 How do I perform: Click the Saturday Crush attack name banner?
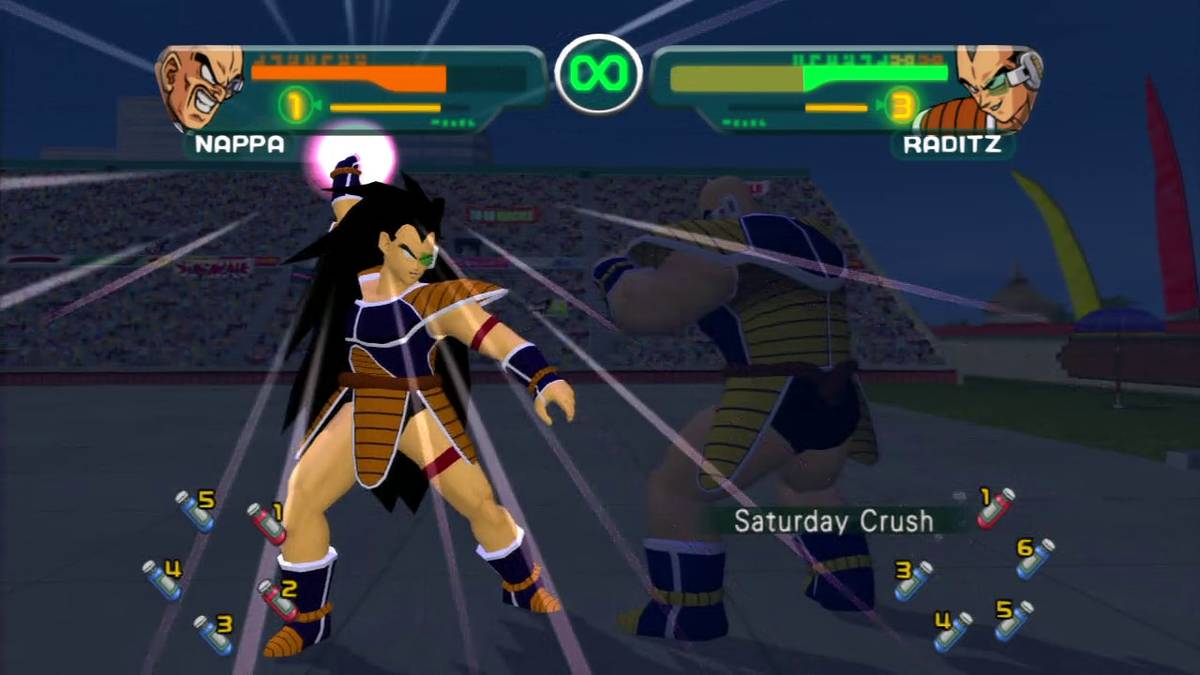(833, 521)
